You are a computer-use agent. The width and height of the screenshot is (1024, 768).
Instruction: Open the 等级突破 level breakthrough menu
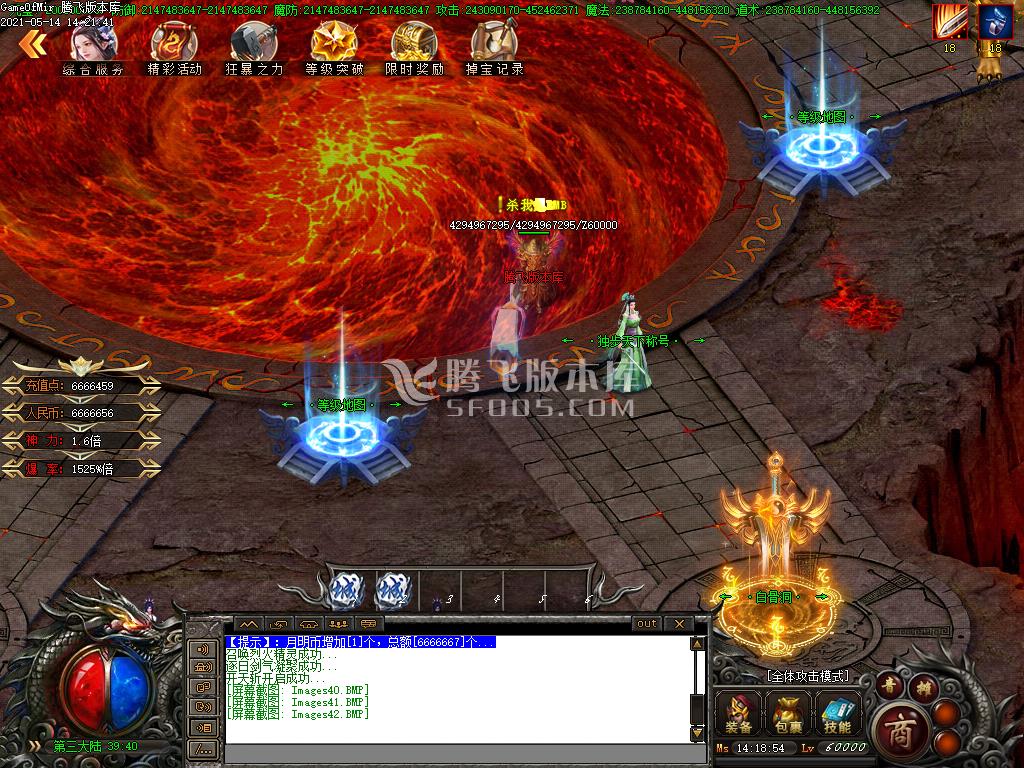pos(334,48)
